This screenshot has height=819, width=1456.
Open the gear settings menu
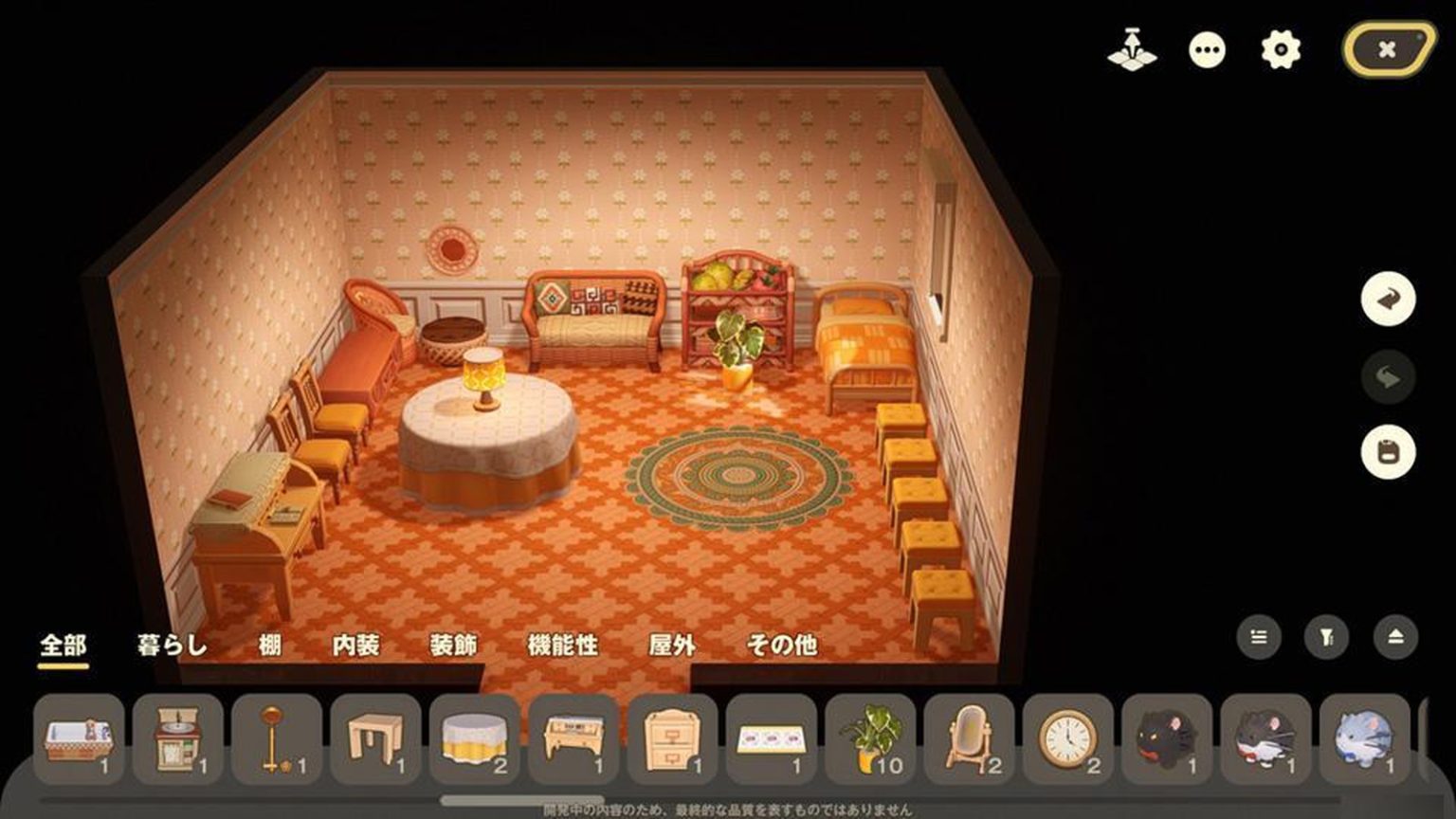click(1281, 49)
